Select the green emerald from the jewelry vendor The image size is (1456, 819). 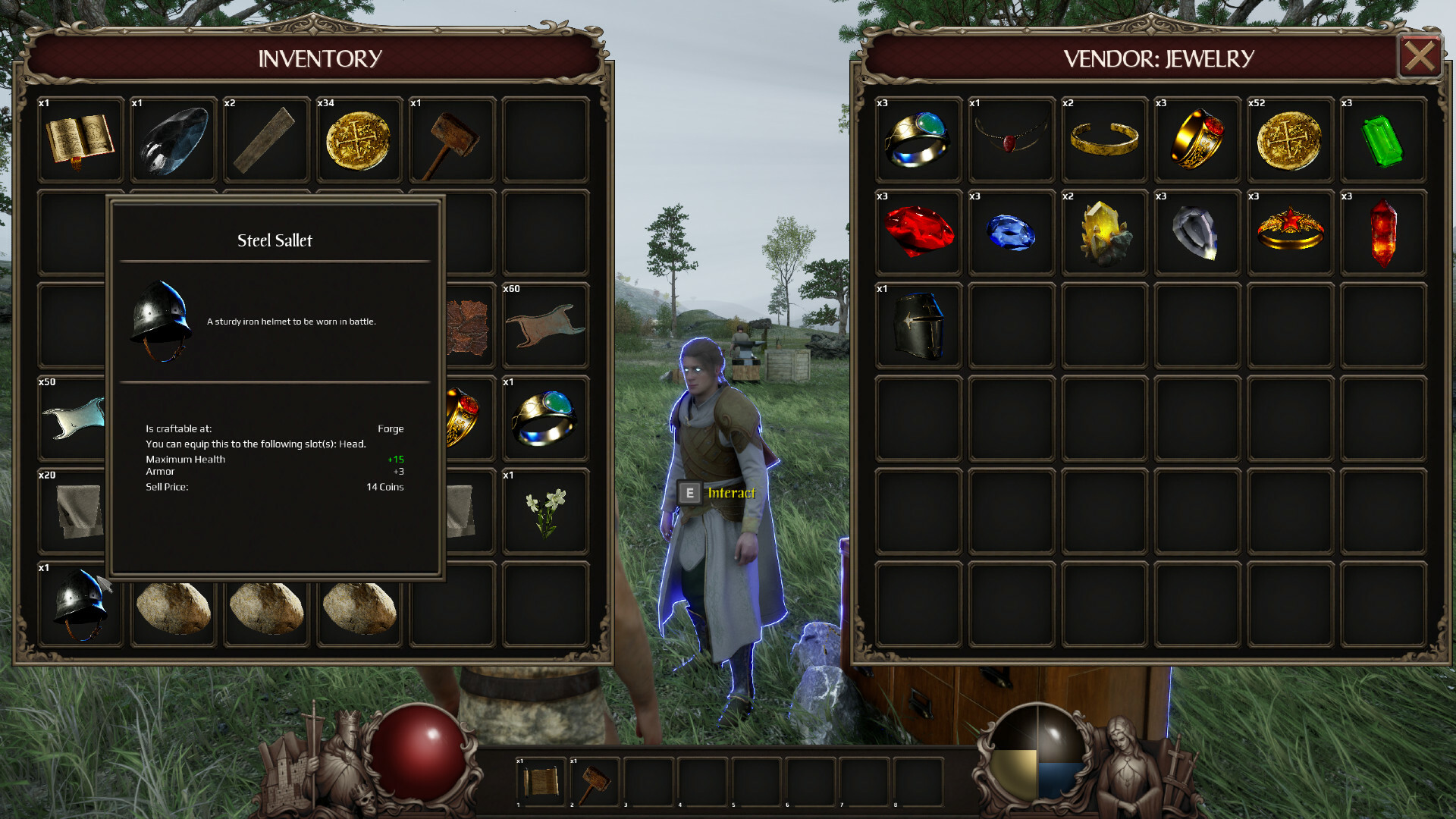tap(1382, 140)
